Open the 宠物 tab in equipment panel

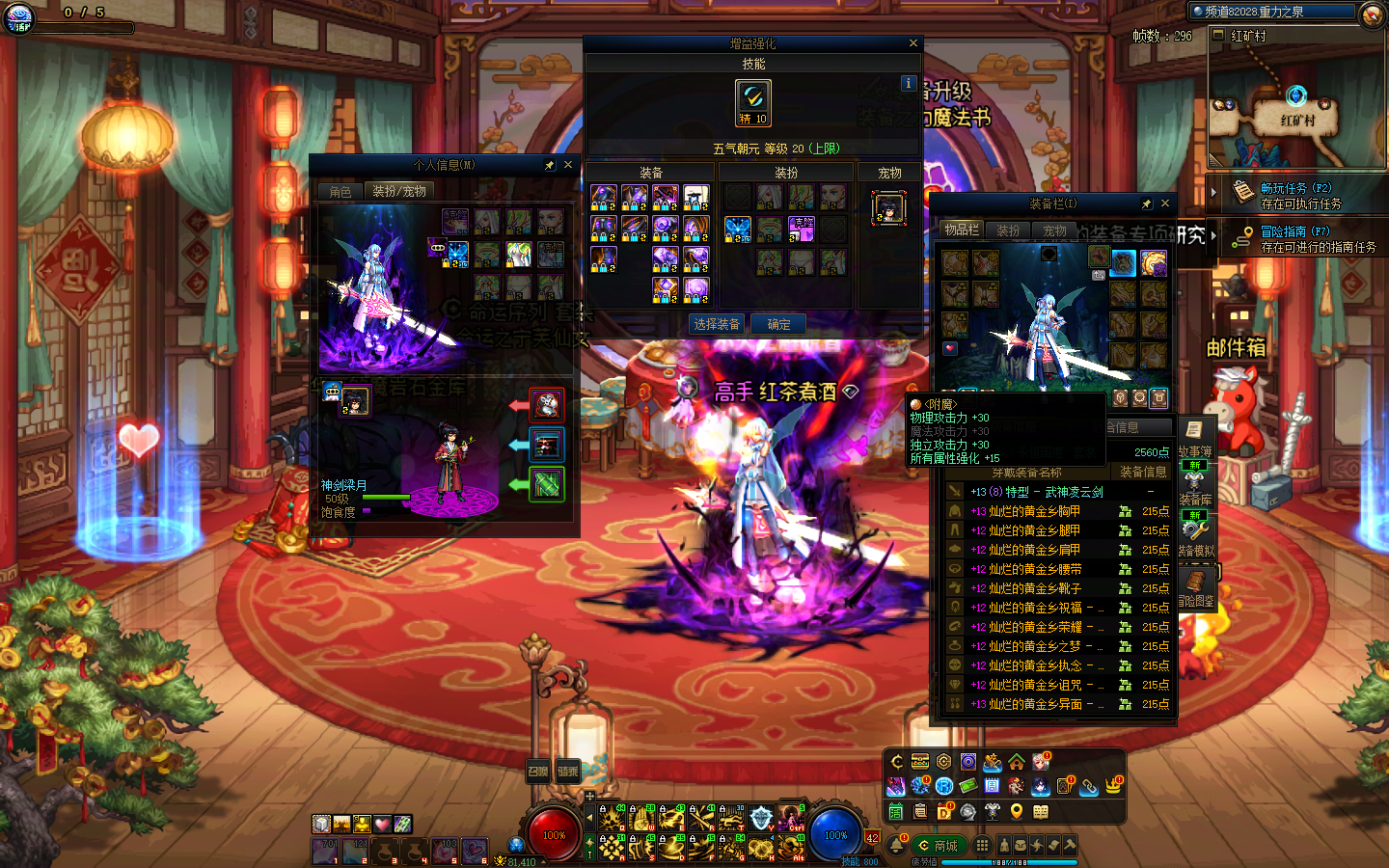click(x=1054, y=231)
